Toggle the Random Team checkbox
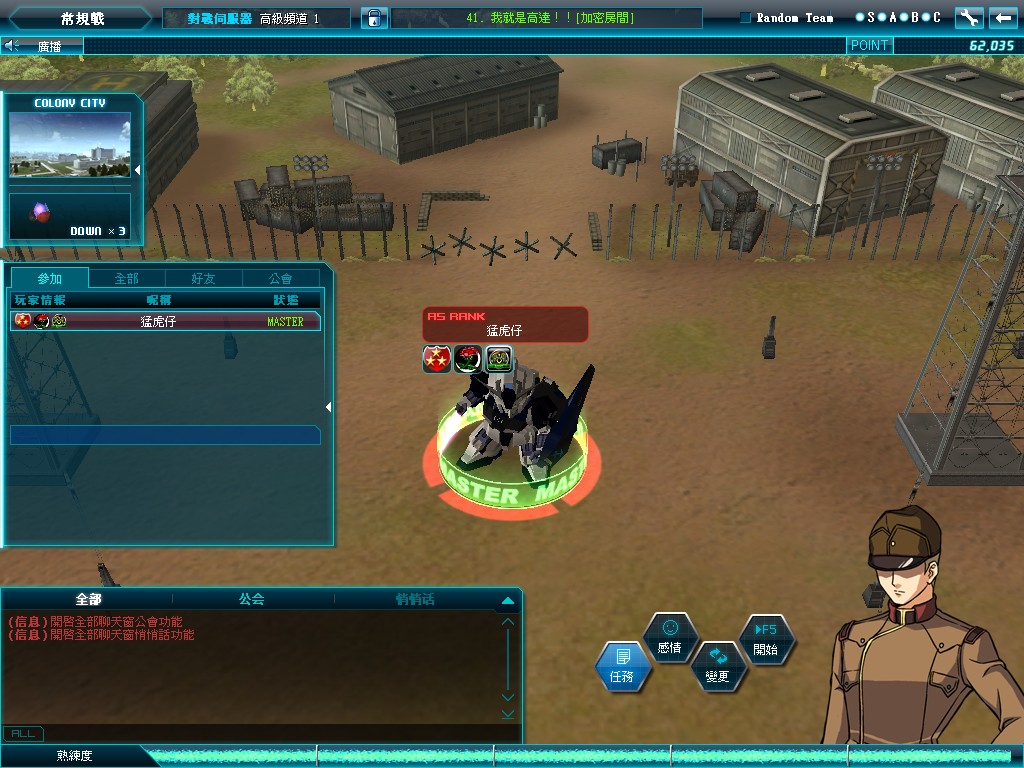Screen dimensions: 1024x768 746,18
